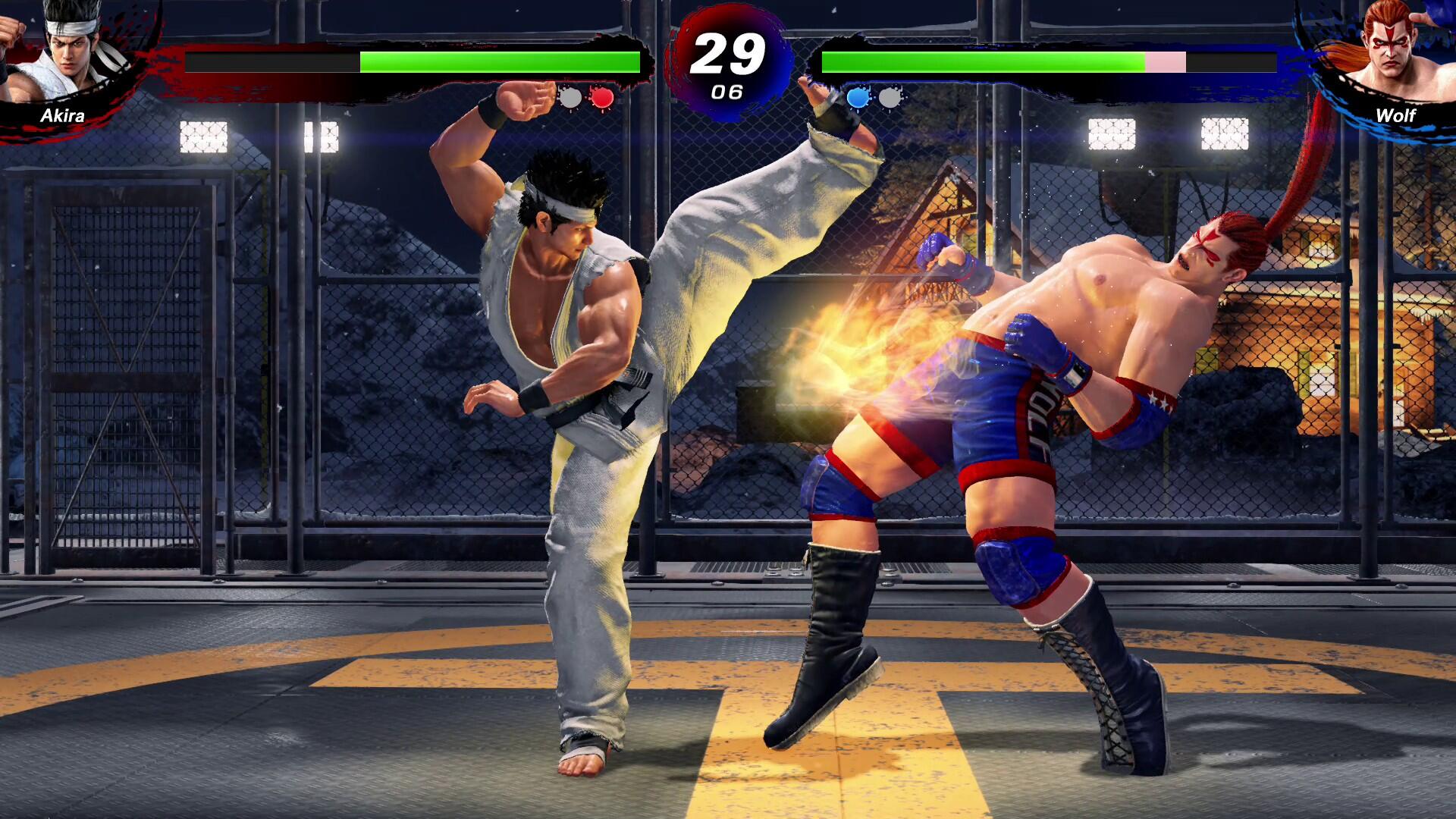Click the pink damage segment on Wolf's gauge
The height and width of the screenshot is (819, 1456).
point(1166,61)
